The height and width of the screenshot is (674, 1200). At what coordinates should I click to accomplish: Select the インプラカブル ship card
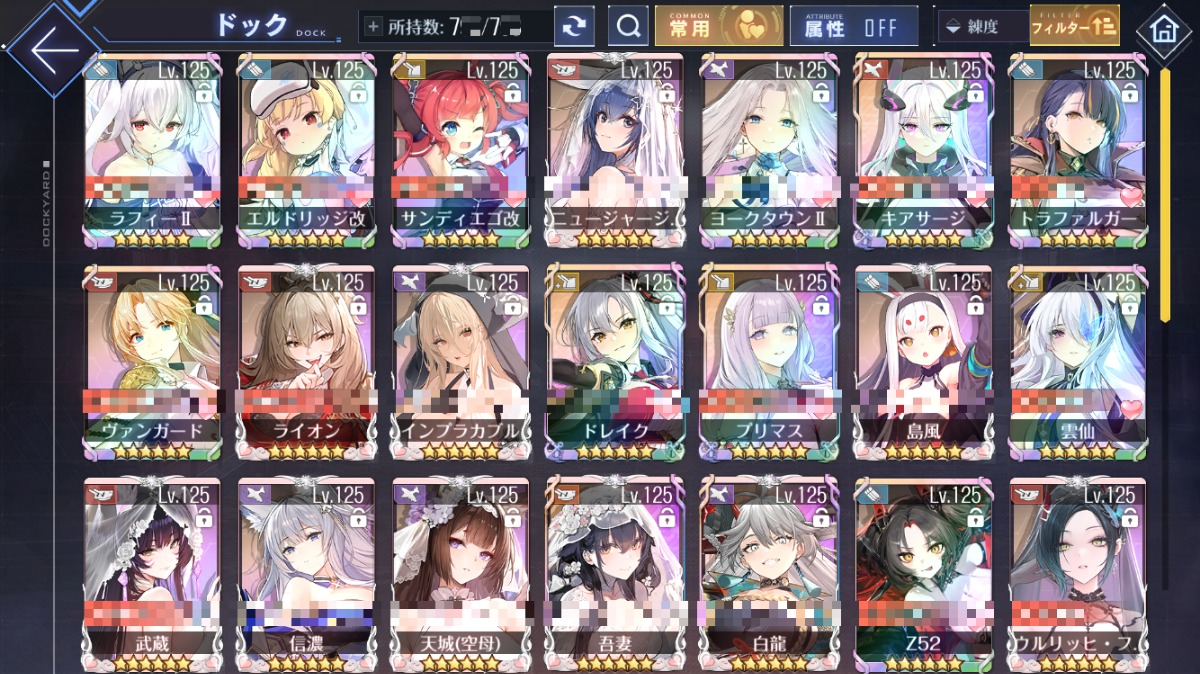pos(460,363)
